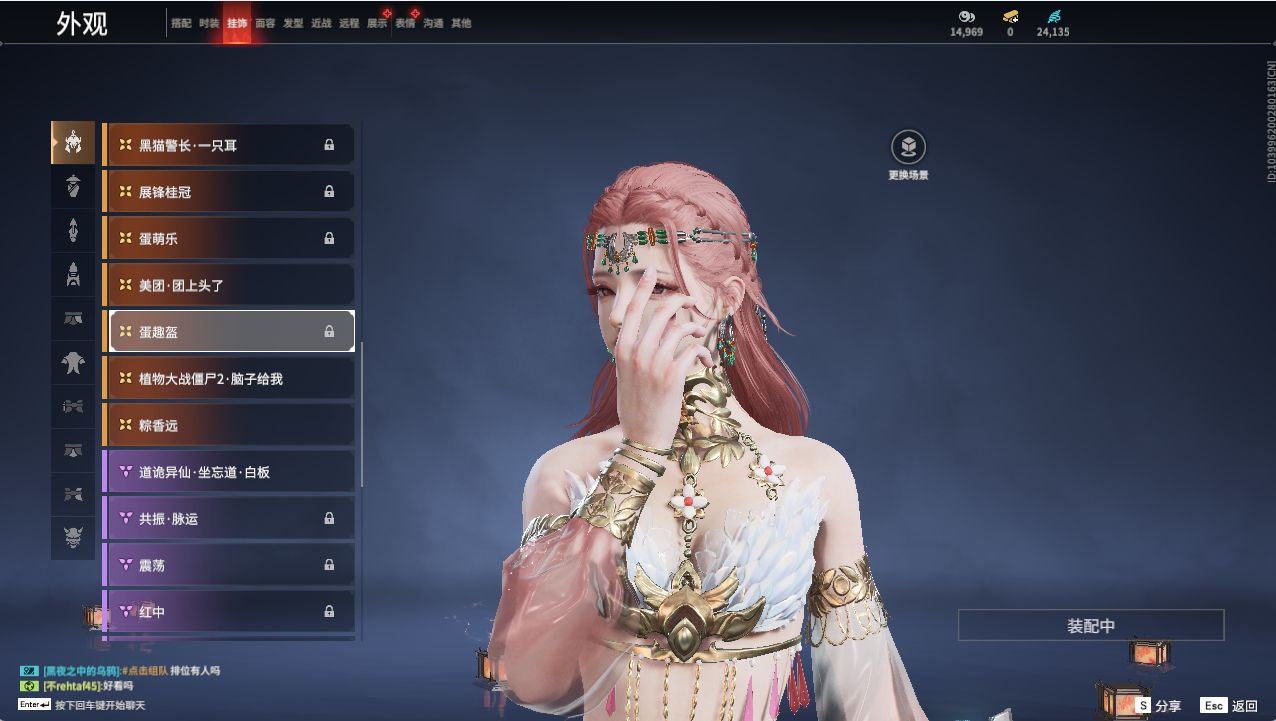Go to the 发型 tab
Viewport: 1276px width, 721px height.
click(x=293, y=23)
